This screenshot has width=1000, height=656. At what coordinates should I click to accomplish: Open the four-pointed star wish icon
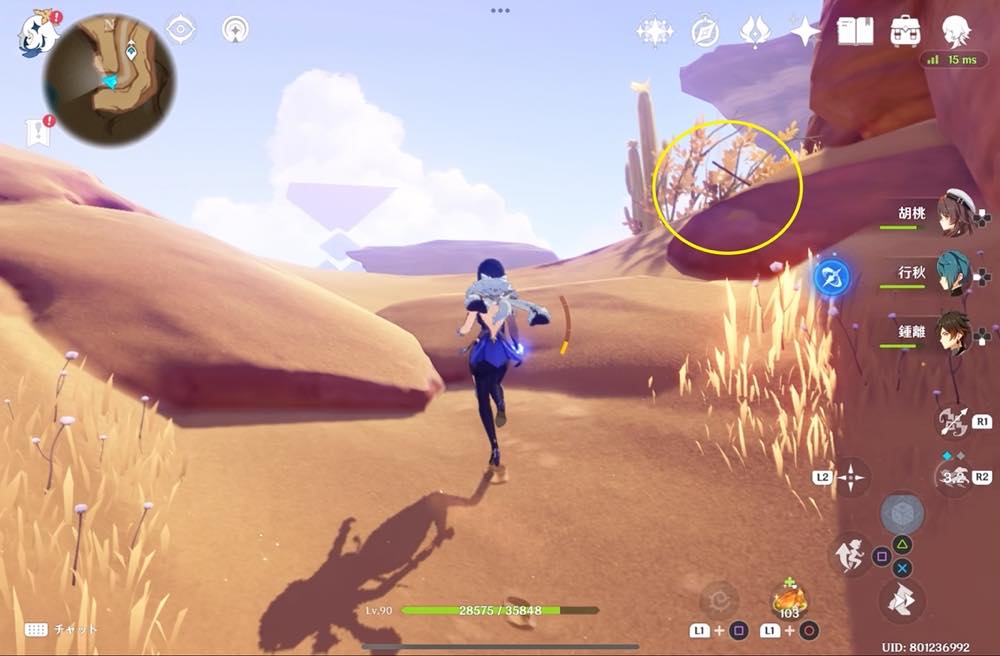805,32
